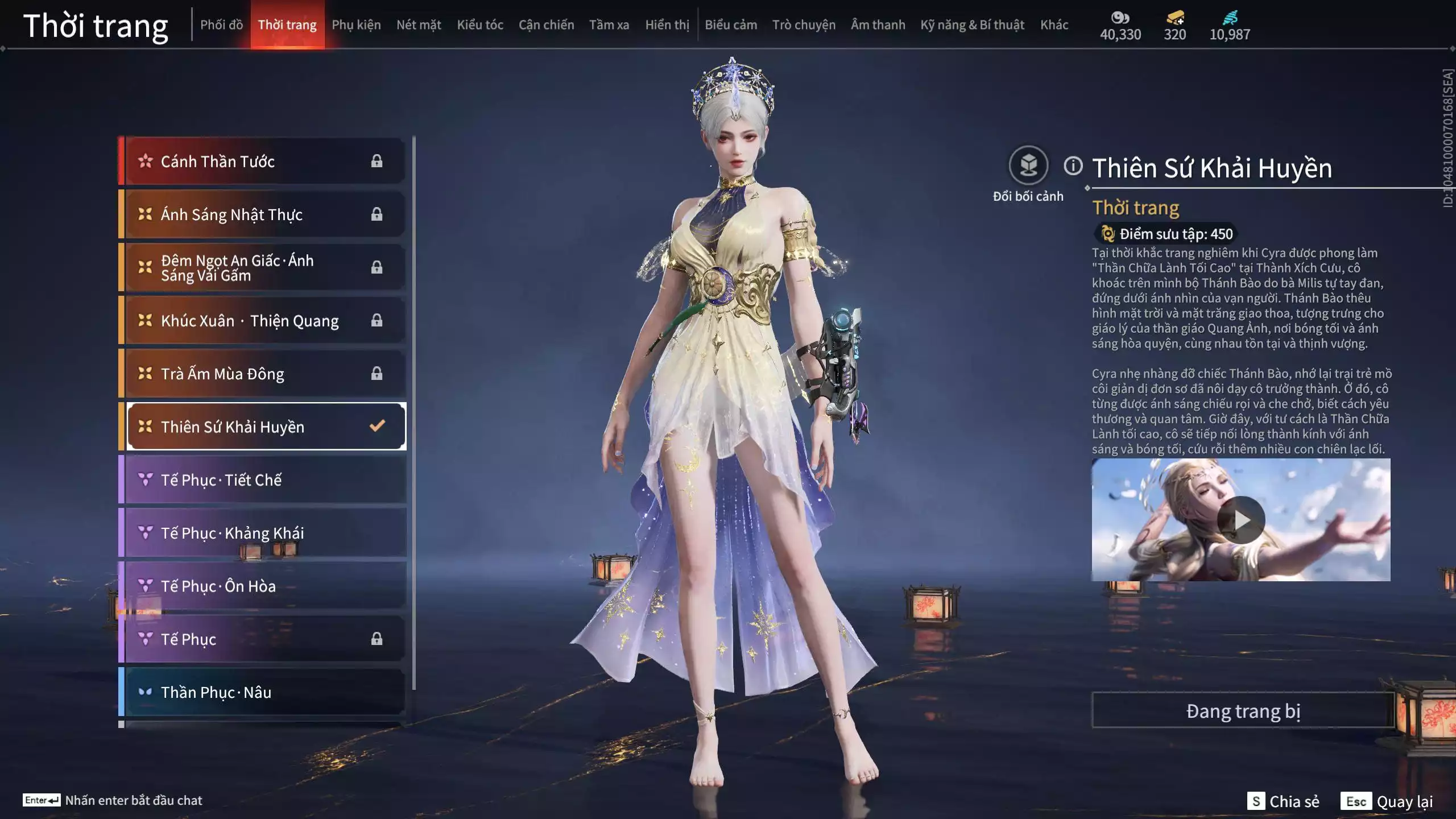Click the Đang trang bị button
This screenshot has width=1456, height=819.
pyautogui.click(x=1243, y=711)
